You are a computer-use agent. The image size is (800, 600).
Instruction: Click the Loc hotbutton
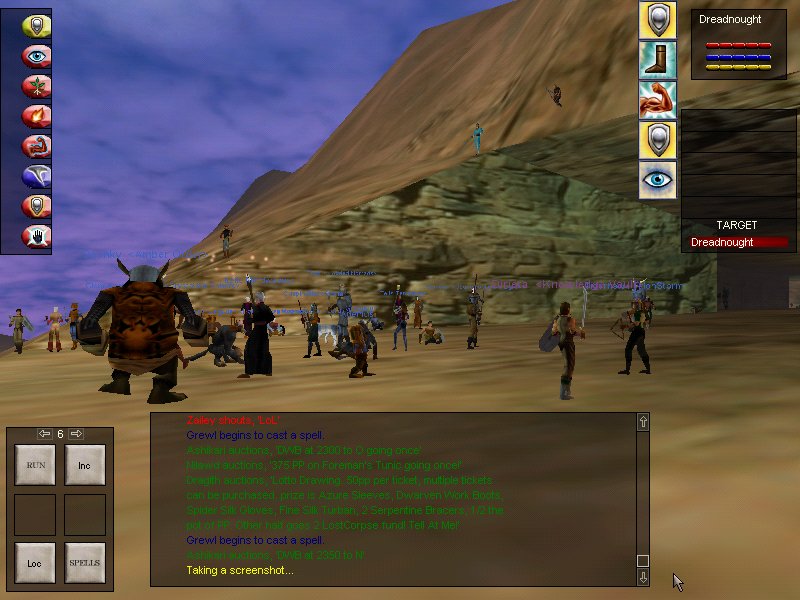coord(35,563)
